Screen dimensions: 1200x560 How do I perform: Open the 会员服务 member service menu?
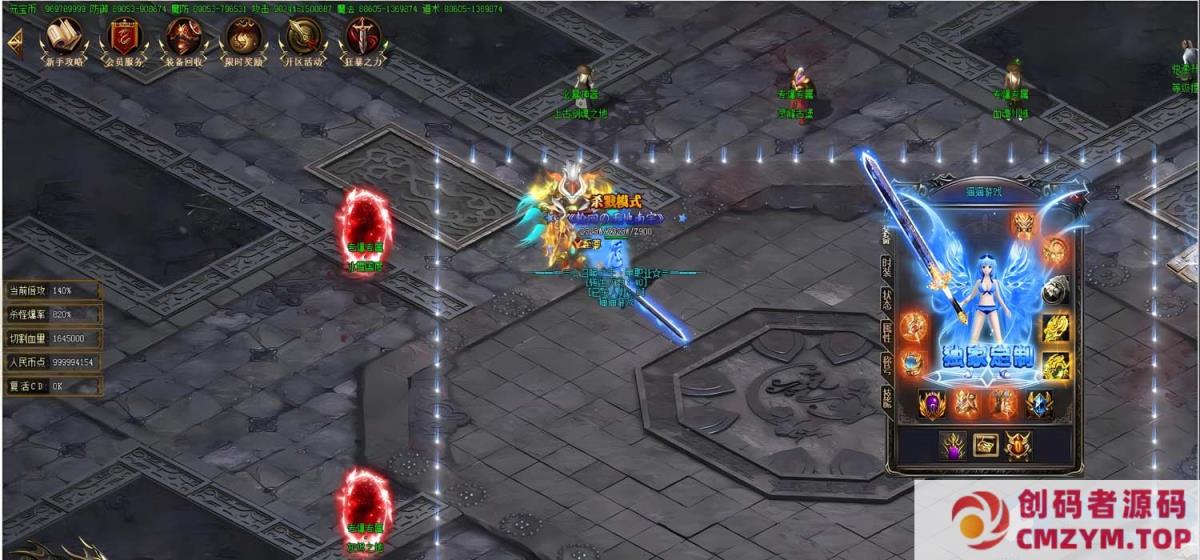click(124, 38)
